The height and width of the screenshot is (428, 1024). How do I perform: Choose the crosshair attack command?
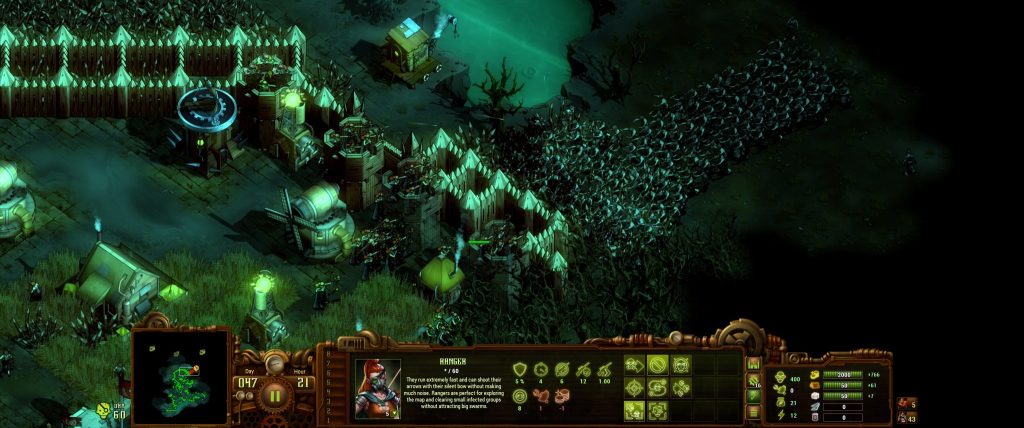(x=634, y=387)
